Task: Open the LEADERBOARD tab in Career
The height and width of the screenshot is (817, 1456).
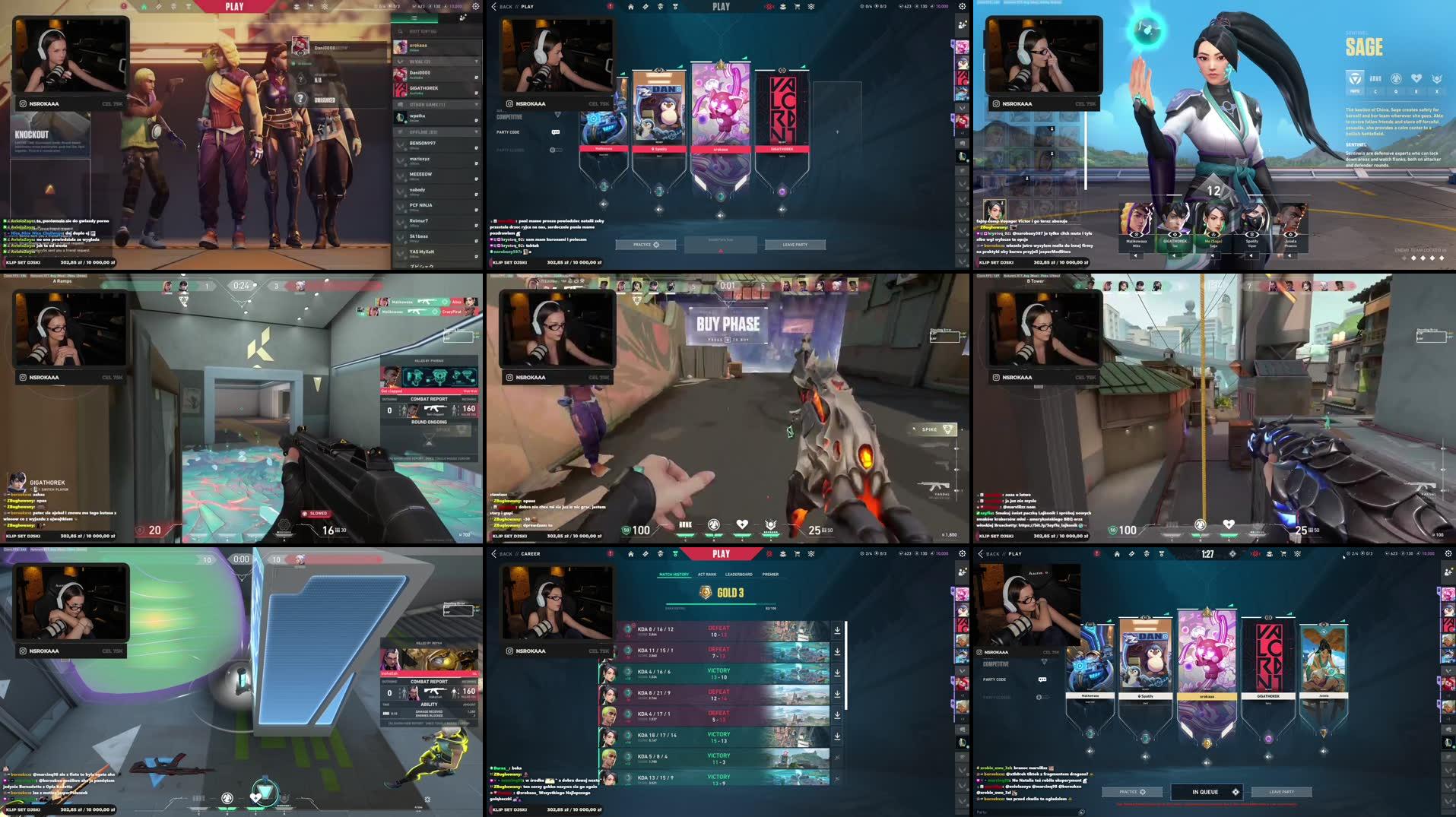Action: pos(739,575)
